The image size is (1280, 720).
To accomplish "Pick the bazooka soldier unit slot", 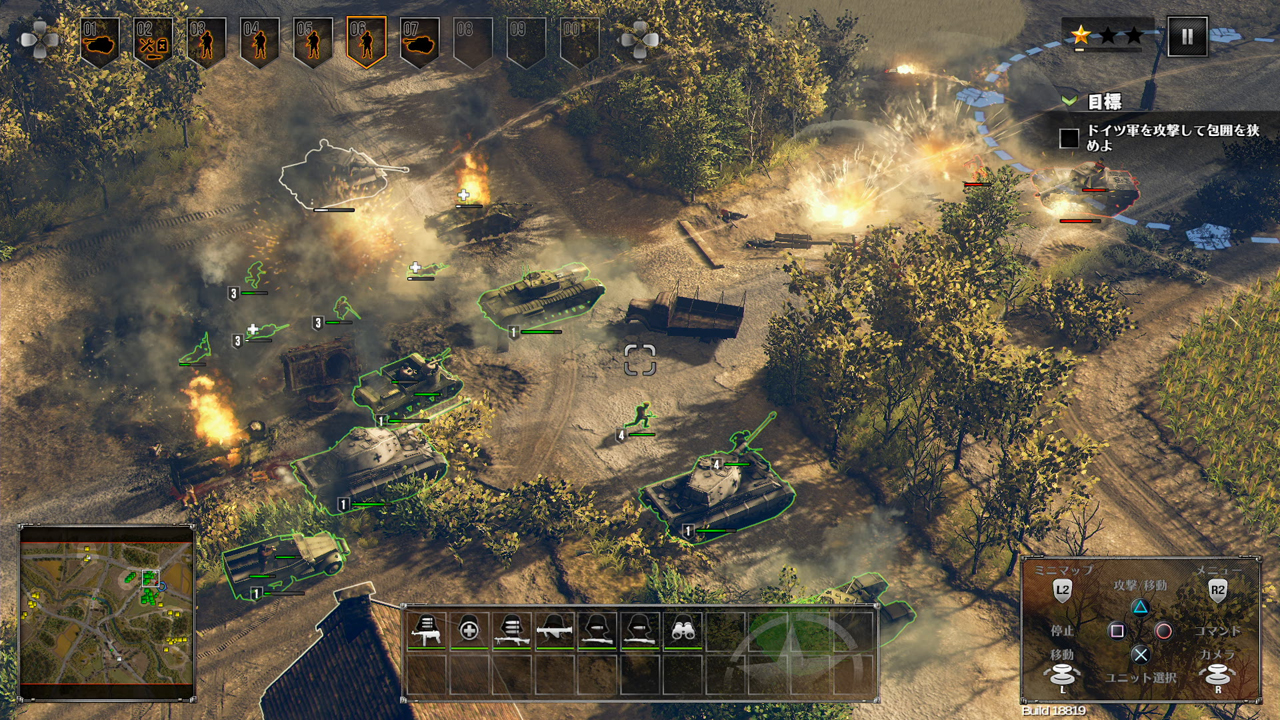I will 555,630.
